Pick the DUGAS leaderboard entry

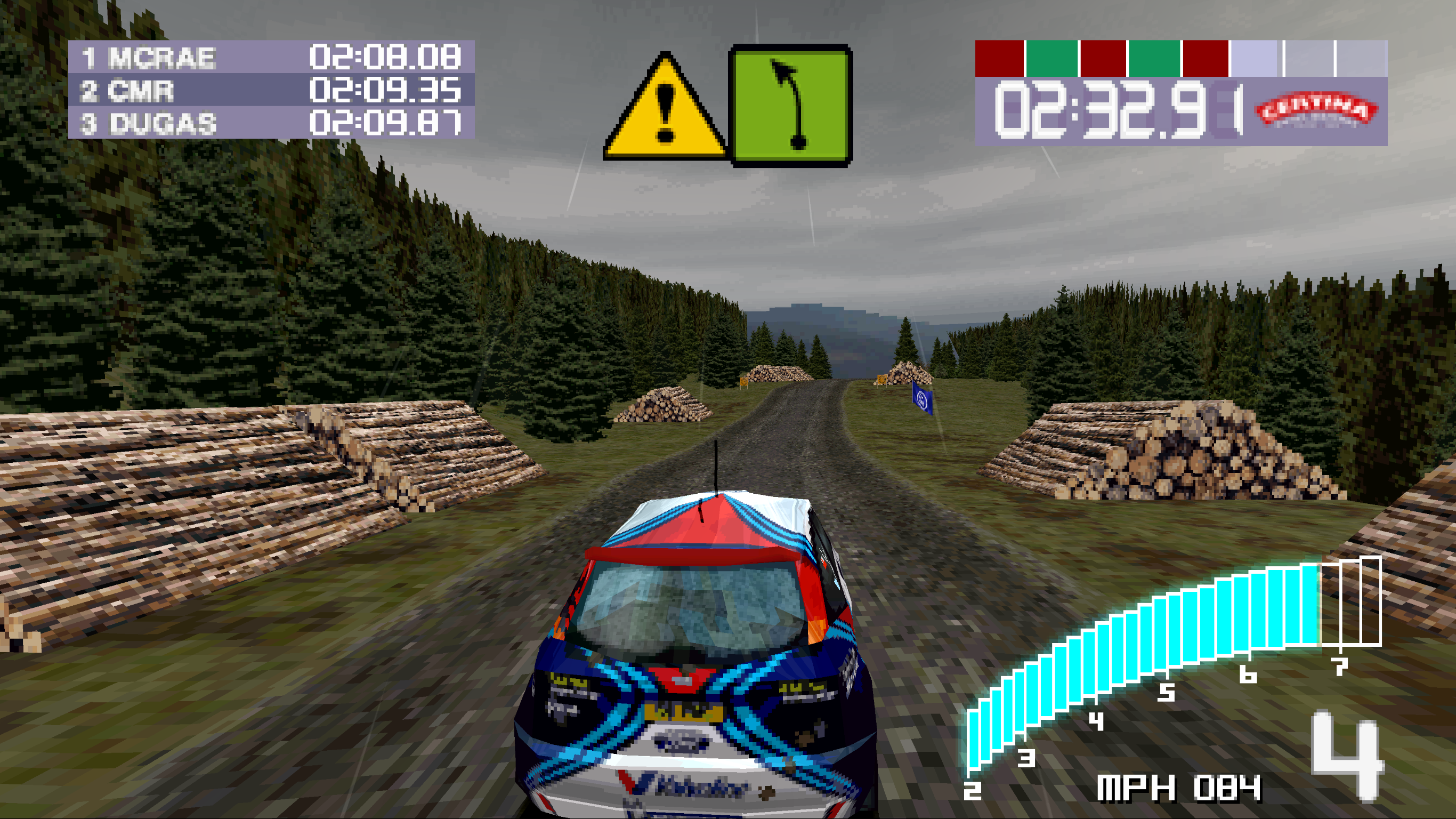click(271, 123)
